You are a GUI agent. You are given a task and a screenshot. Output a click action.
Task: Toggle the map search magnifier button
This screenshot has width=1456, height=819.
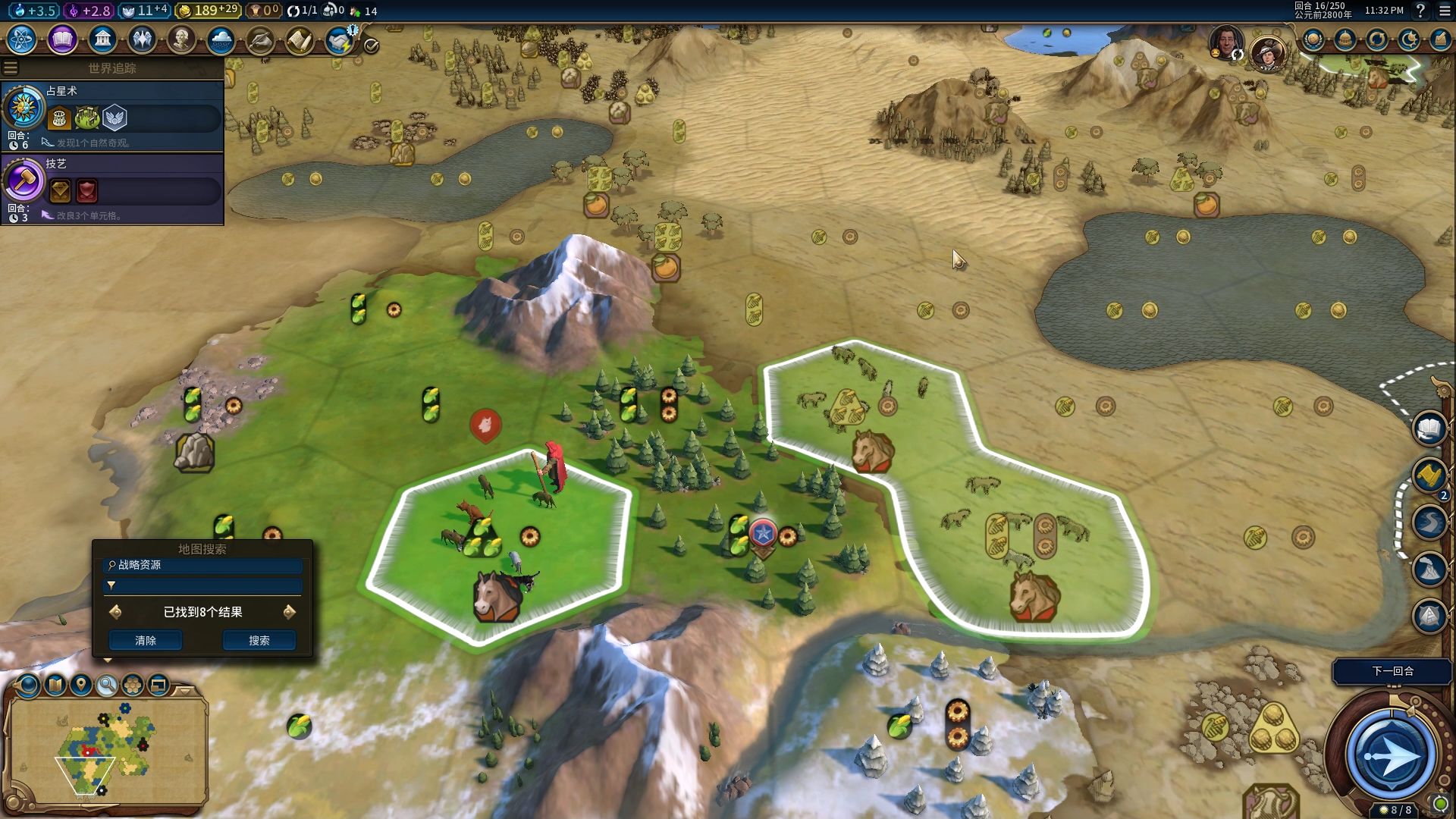107,686
